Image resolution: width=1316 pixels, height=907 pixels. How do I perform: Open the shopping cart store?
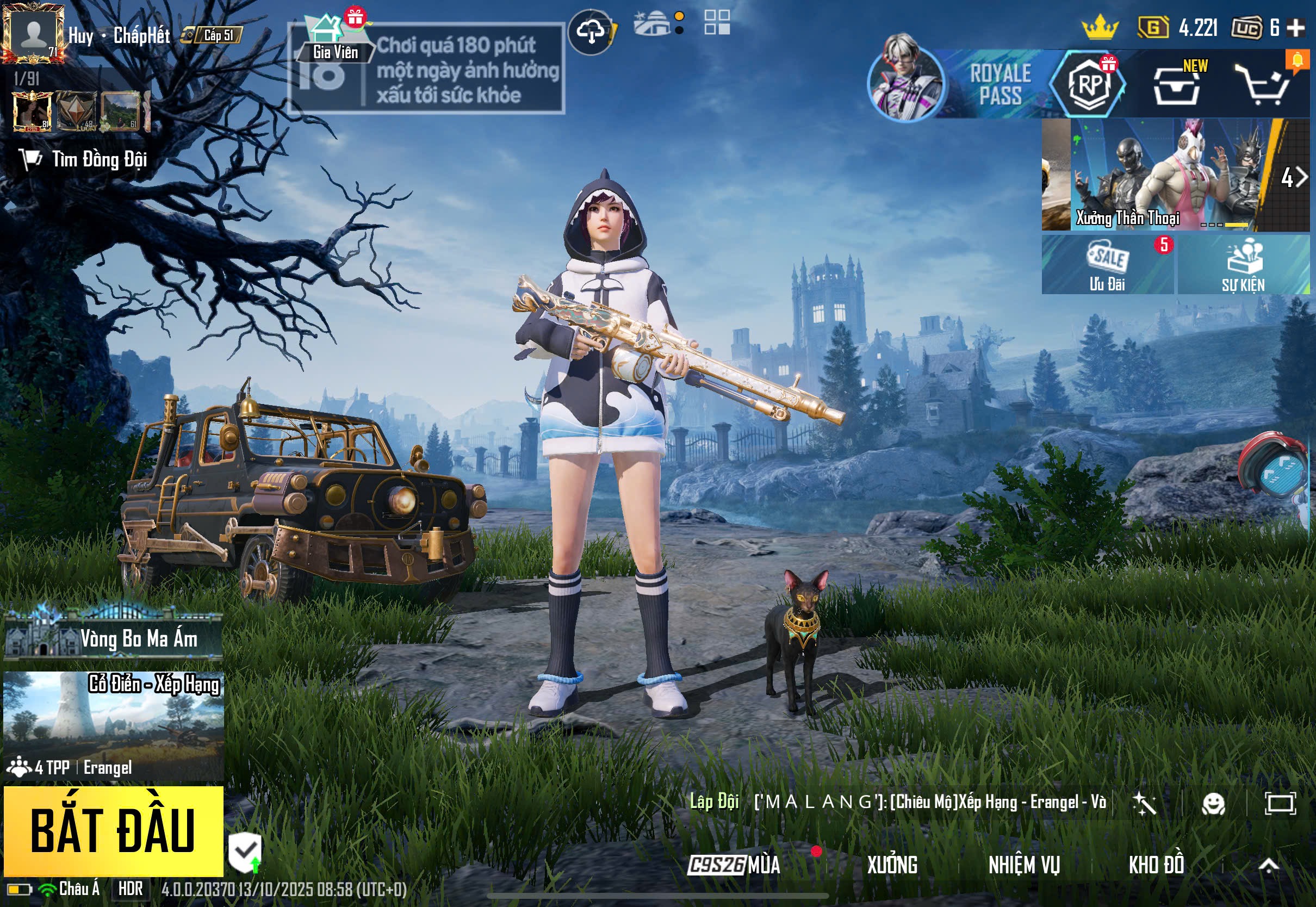coord(1265,86)
